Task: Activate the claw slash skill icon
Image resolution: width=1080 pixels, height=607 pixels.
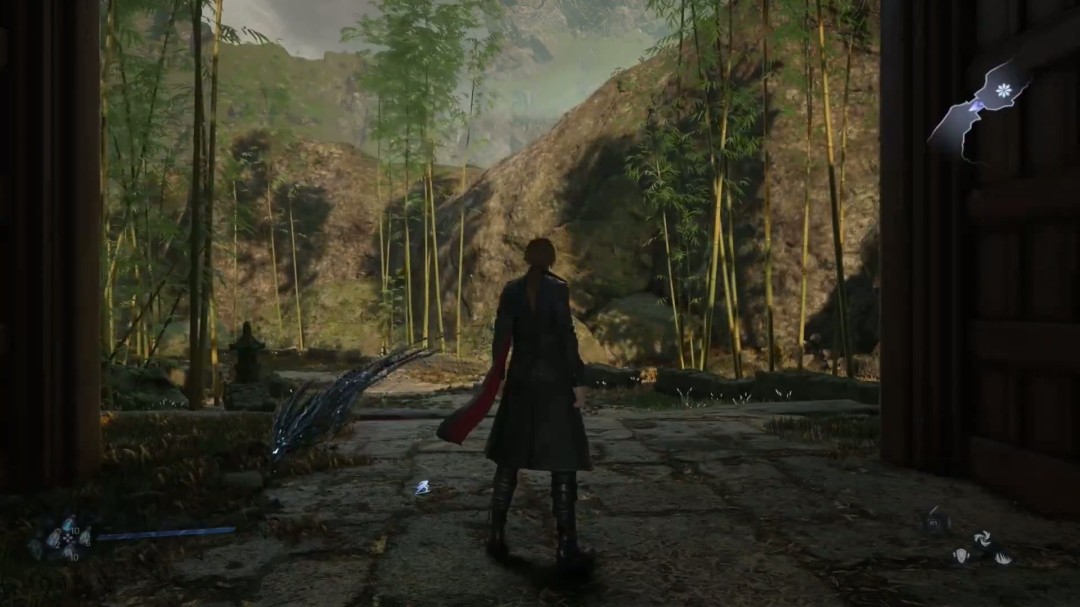Action: [x=1001, y=557]
